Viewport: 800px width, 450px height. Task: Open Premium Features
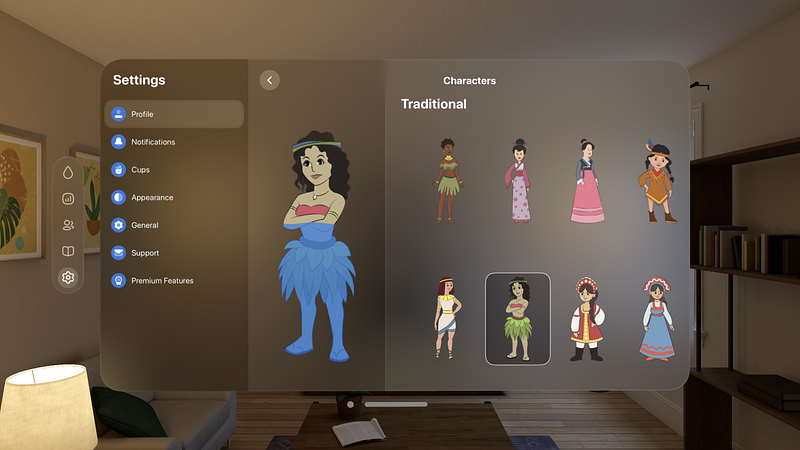pyautogui.click(x=173, y=281)
